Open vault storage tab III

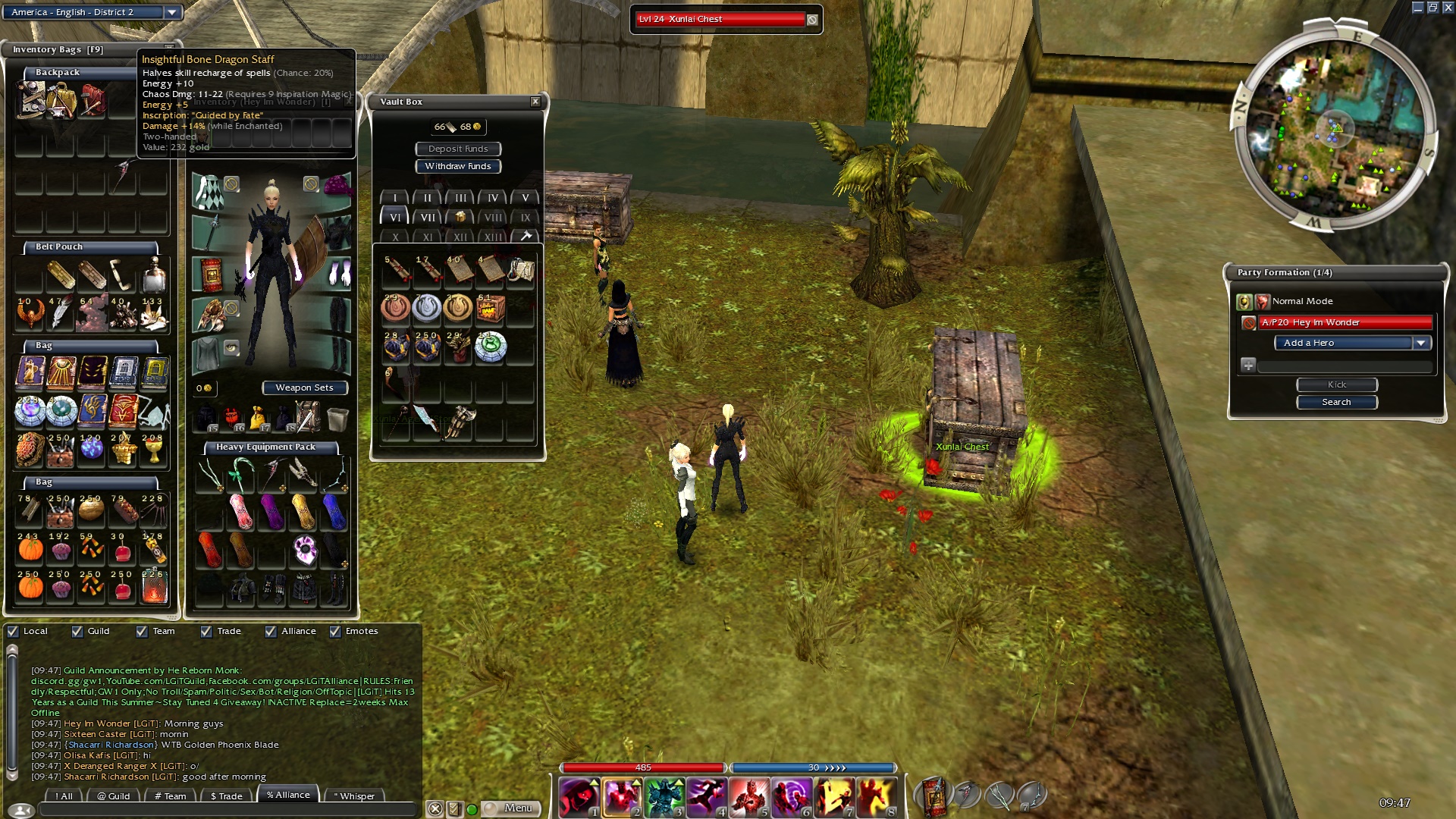(x=460, y=198)
